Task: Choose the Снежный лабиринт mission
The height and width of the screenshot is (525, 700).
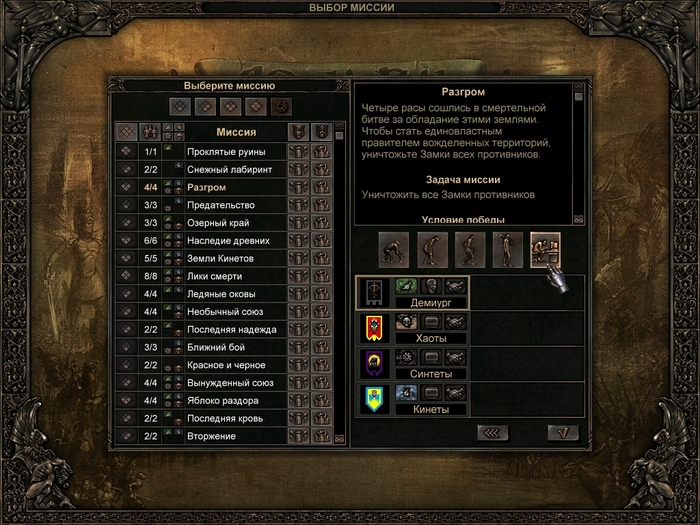Action: coord(229,170)
